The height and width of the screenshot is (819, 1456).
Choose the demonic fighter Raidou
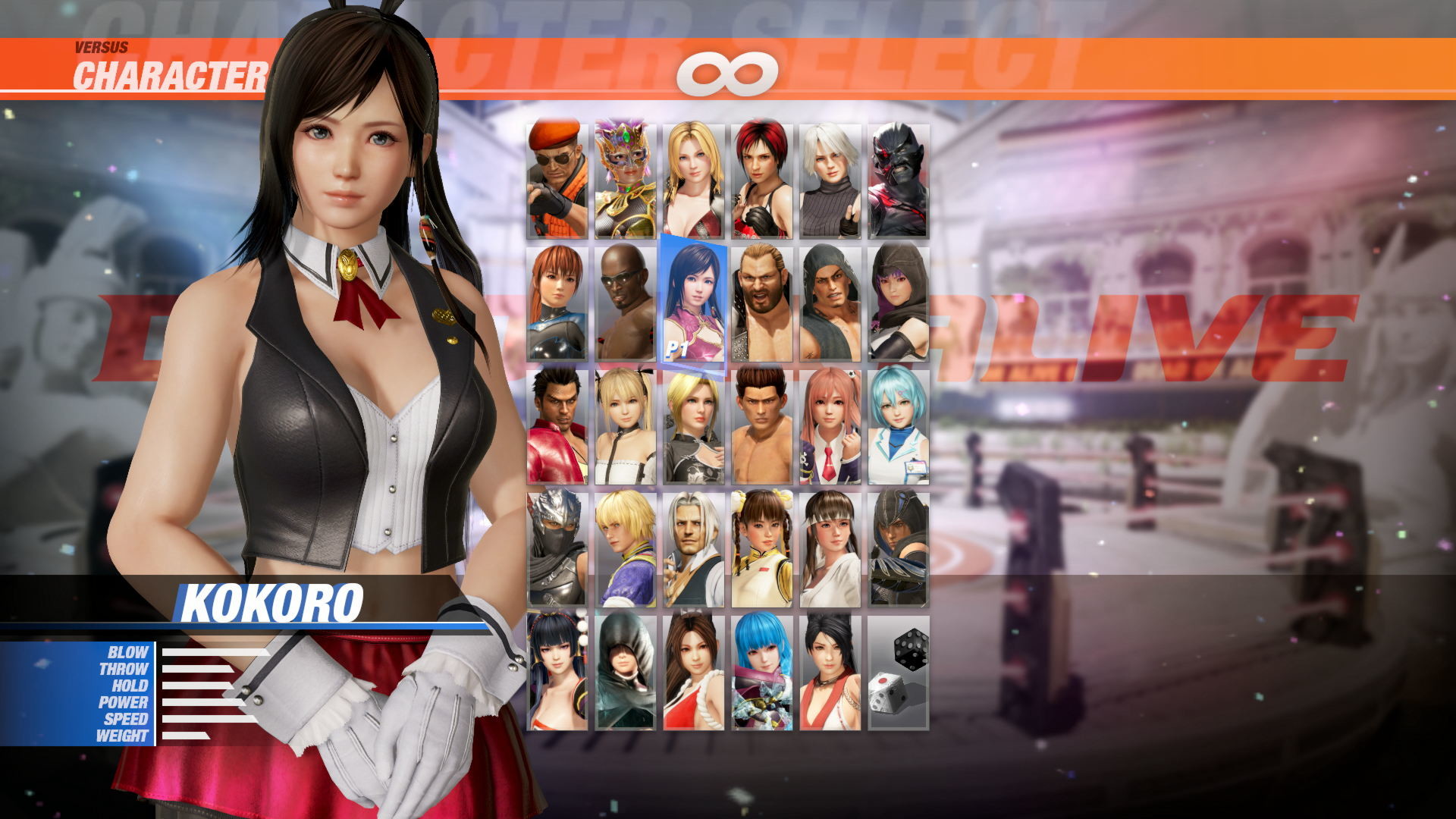tap(899, 174)
